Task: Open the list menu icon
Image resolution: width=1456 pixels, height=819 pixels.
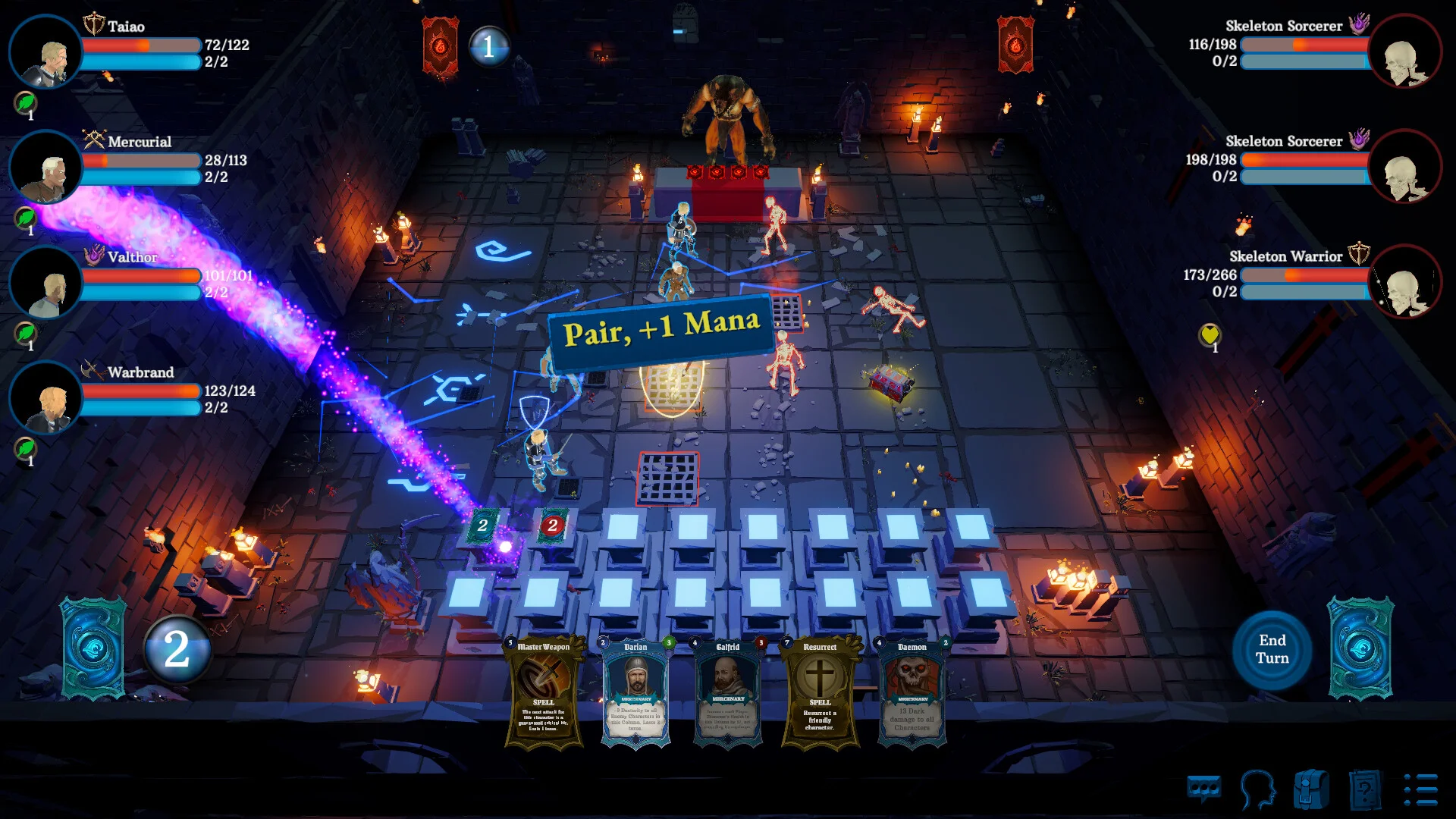Action: (1420, 790)
